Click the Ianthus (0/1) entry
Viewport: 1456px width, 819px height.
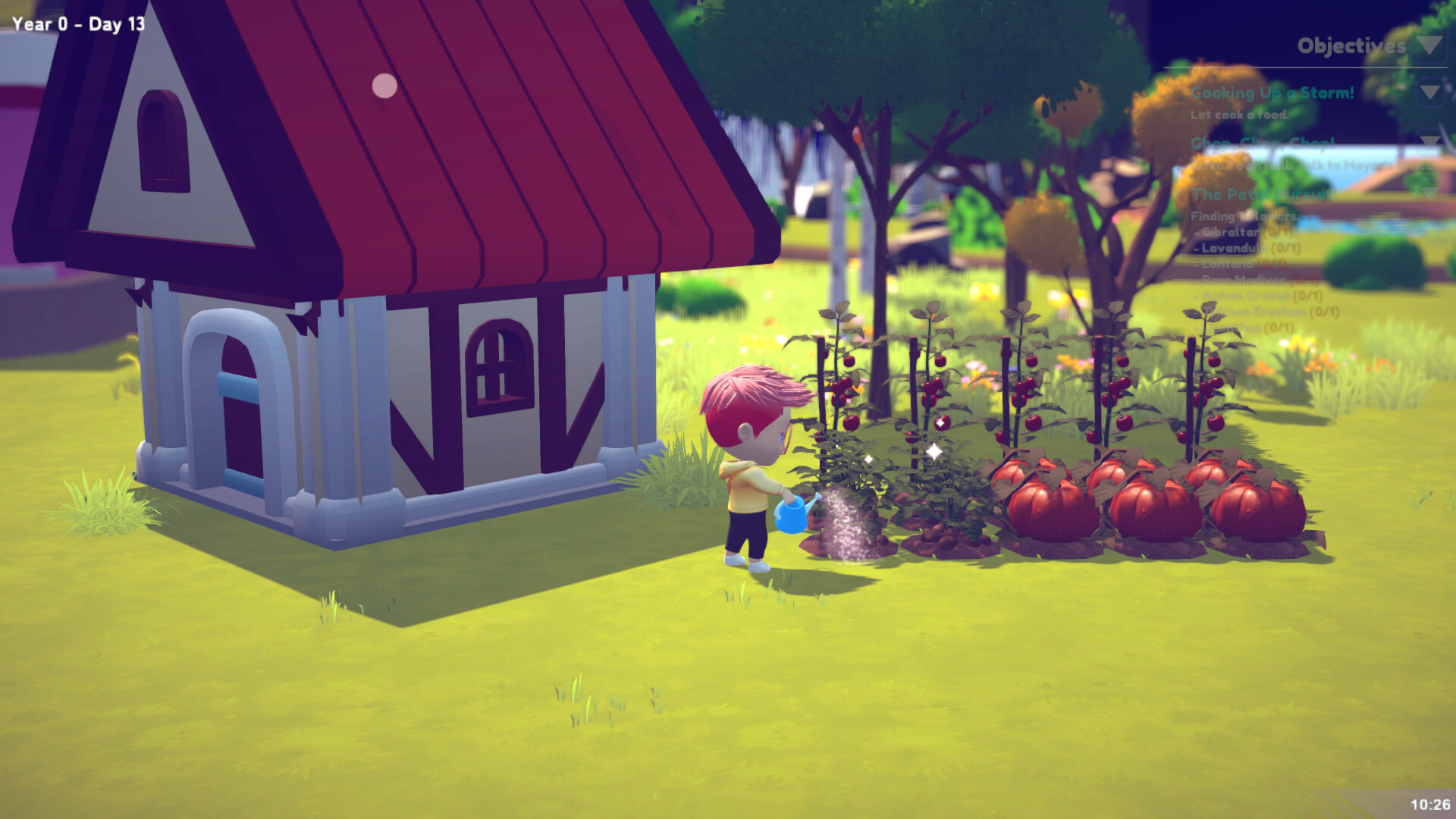(1244, 328)
